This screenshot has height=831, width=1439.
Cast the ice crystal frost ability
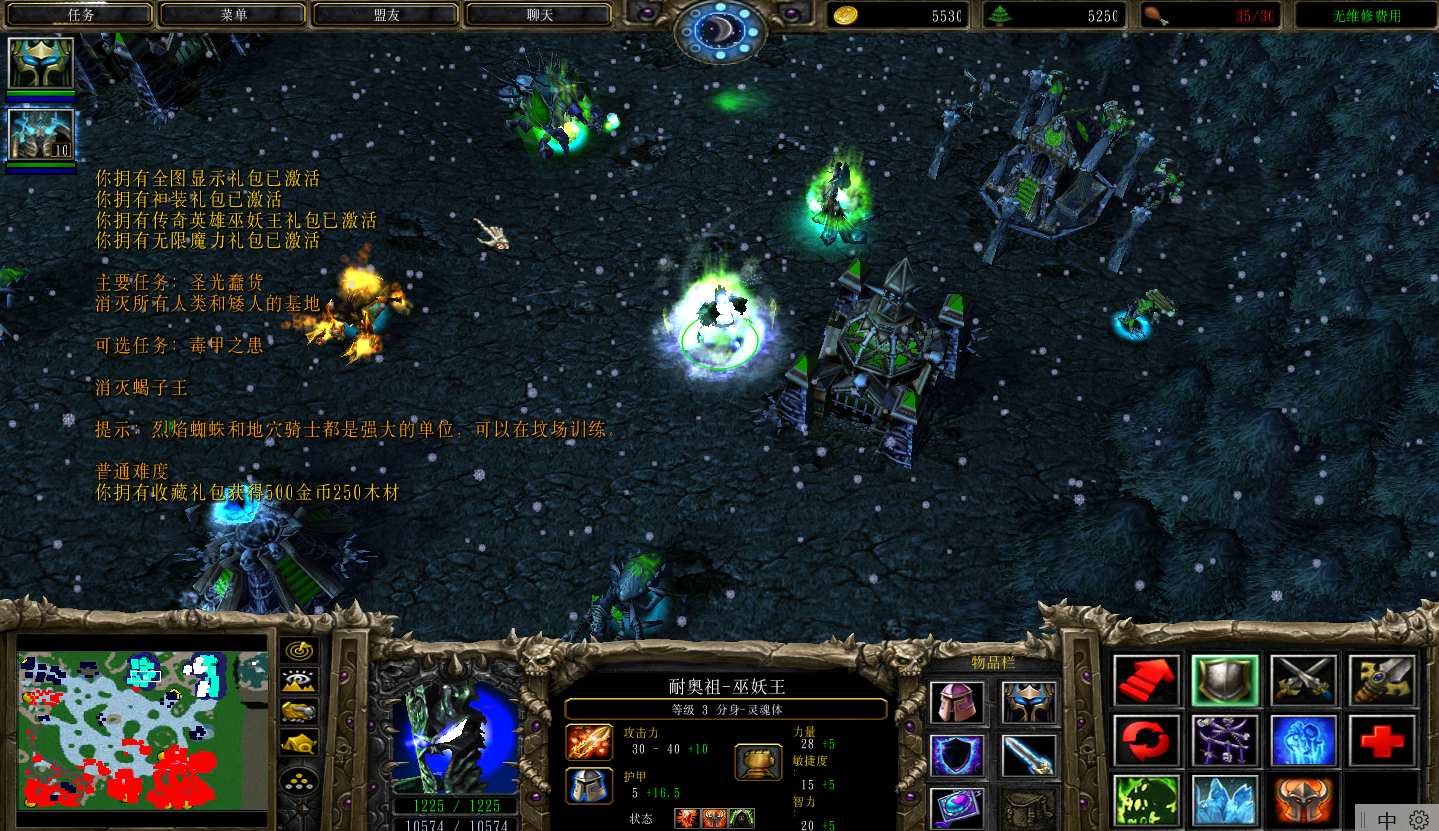click(1225, 801)
